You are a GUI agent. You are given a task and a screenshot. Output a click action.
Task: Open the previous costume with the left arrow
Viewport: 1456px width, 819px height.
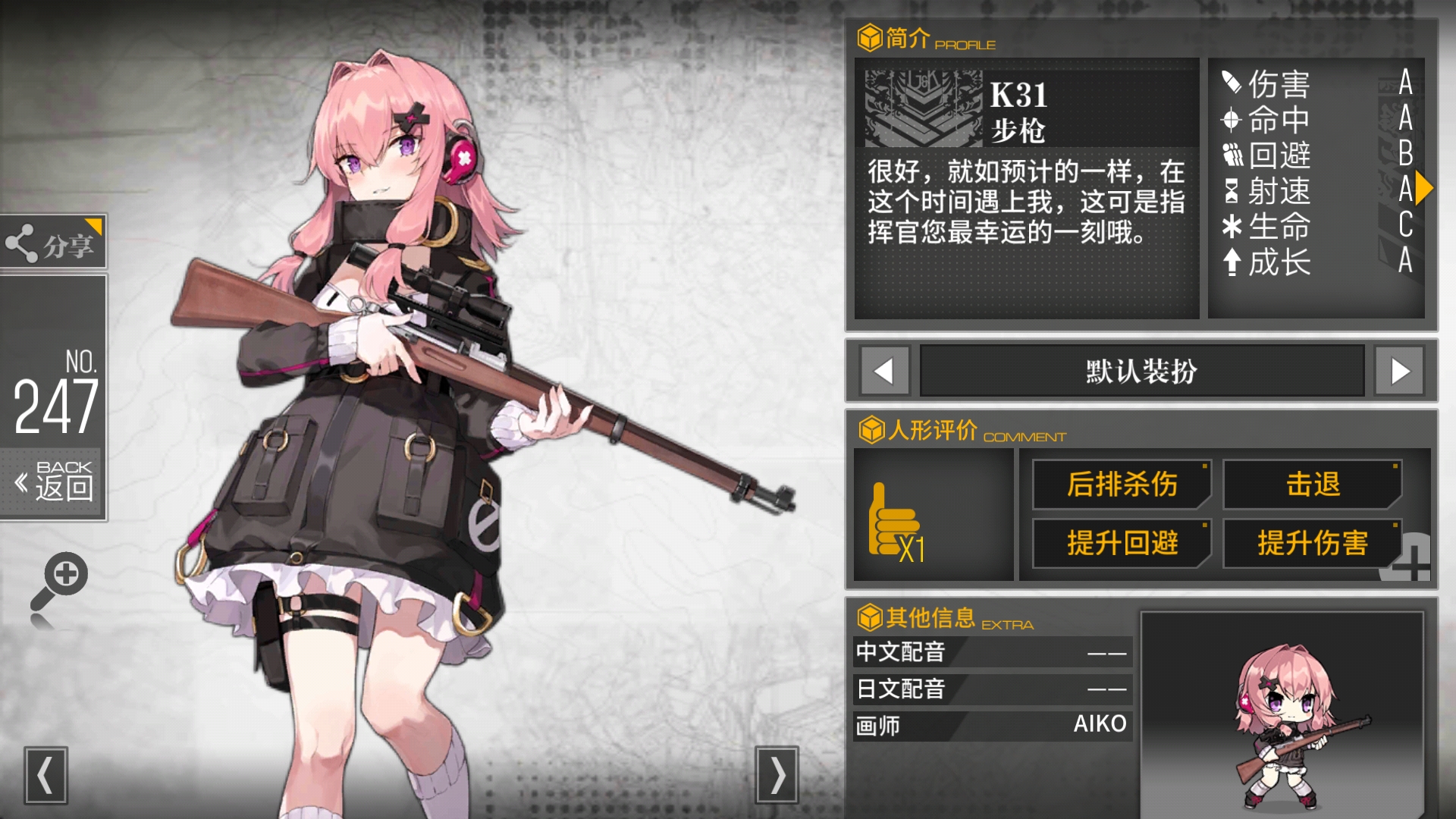click(883, 371)
